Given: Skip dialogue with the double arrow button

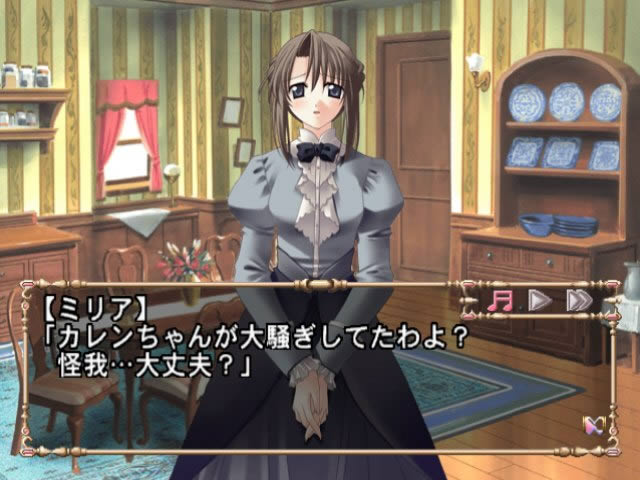Looking at the screenshot, I should (578, 300).
